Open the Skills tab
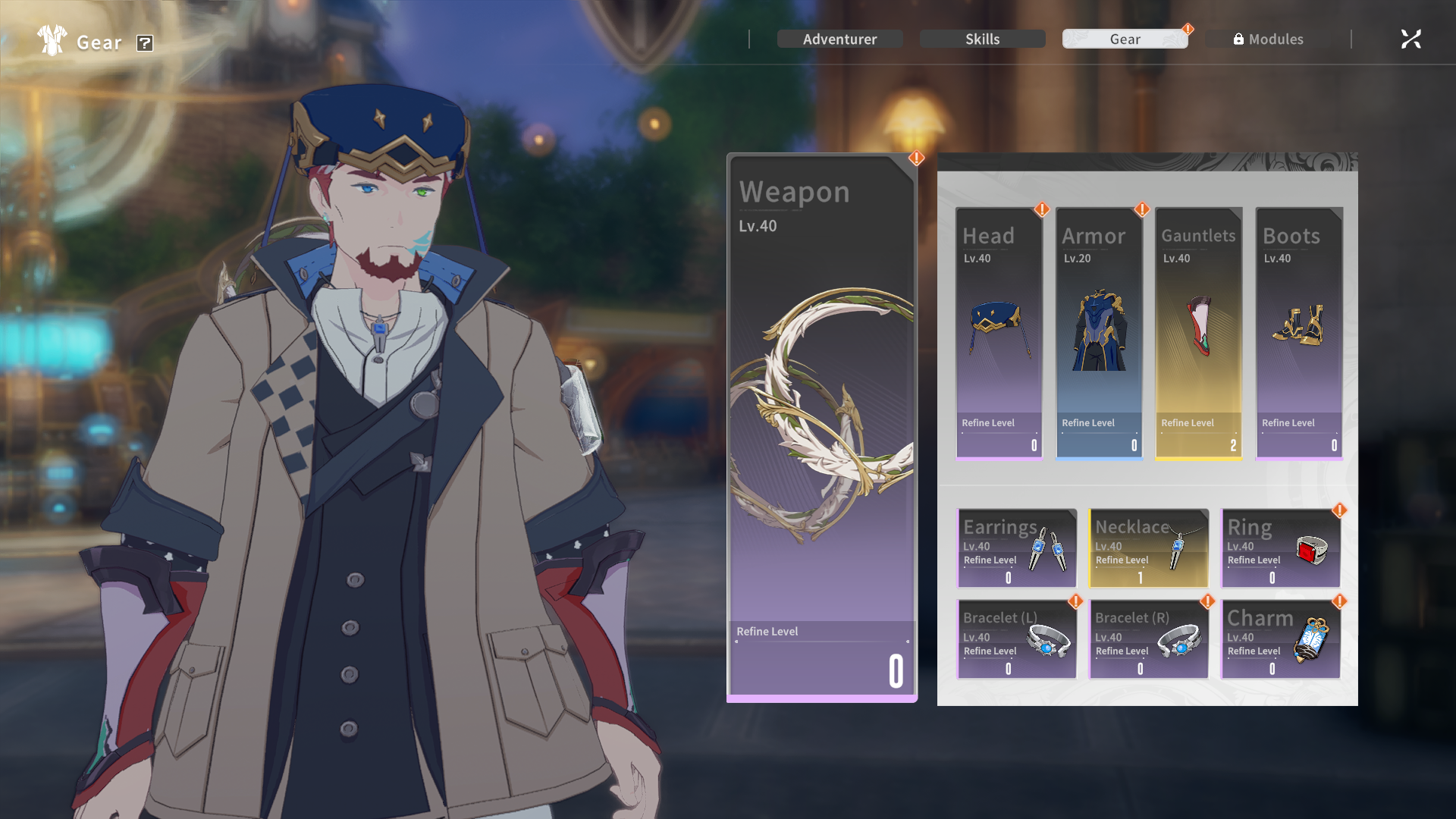The height and width of the screenshot is (819, 1456). pyautogui.click(x=982, y=39)
